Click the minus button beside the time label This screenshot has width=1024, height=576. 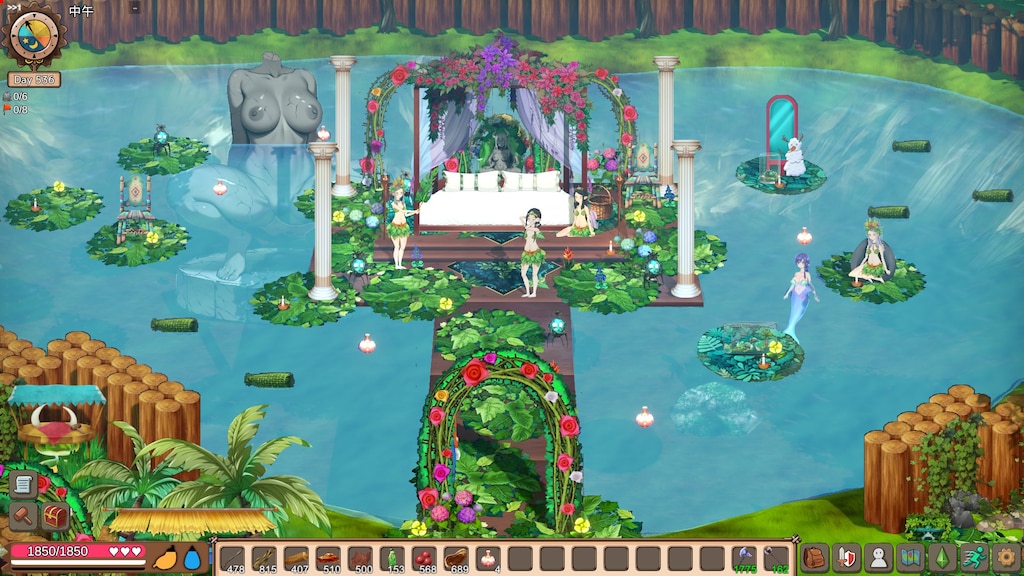tap(136, 8)
